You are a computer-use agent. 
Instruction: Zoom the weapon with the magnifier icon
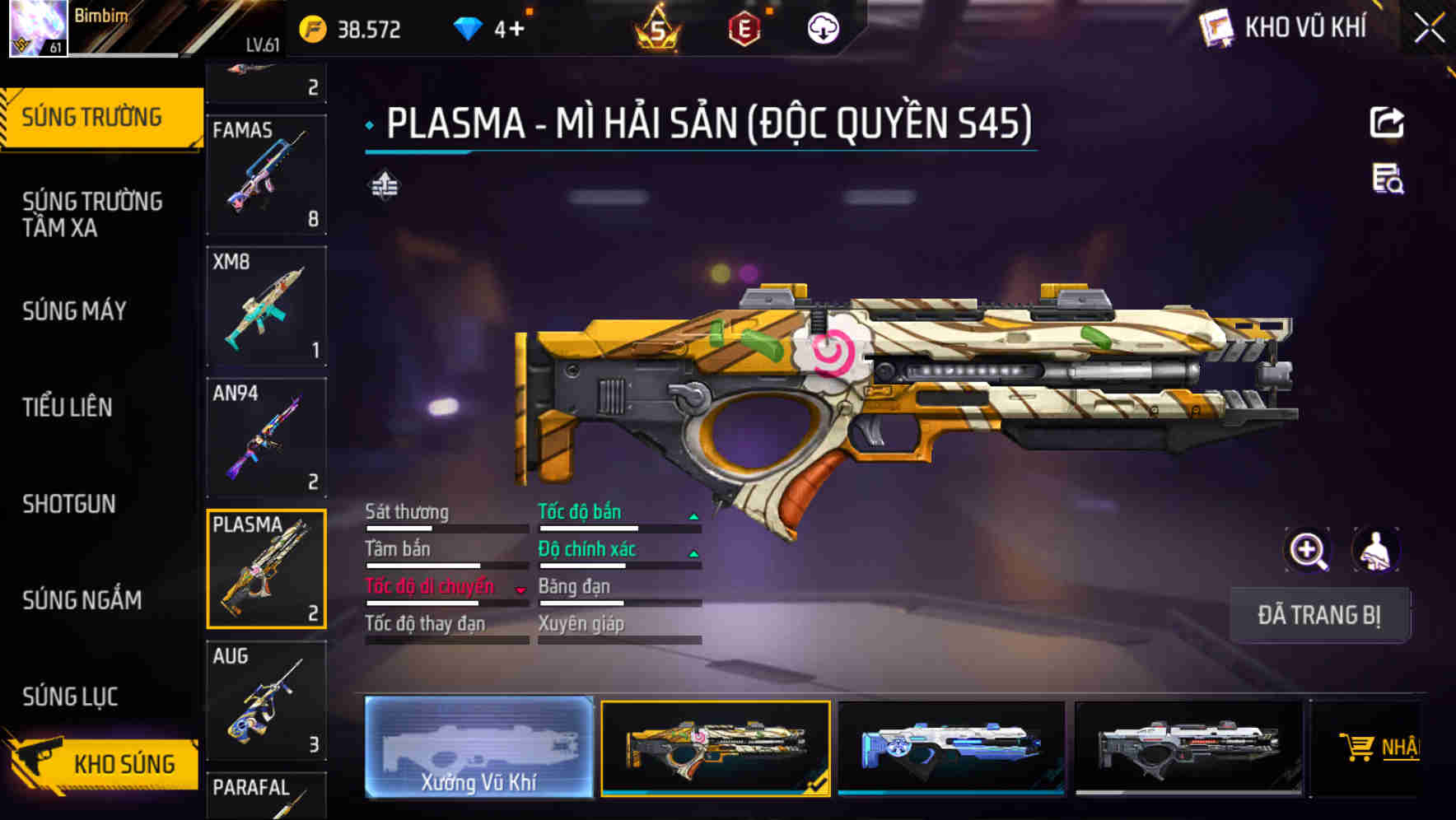coord(1309,550)
